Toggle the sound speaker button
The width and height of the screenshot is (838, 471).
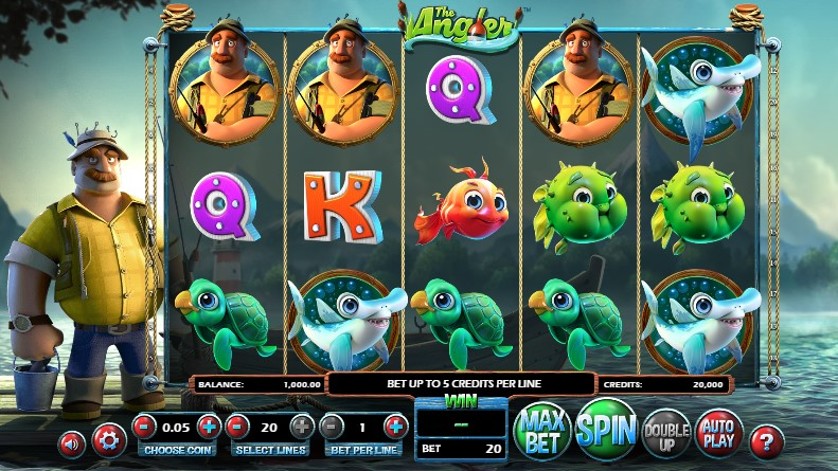(x=71, y=443)
